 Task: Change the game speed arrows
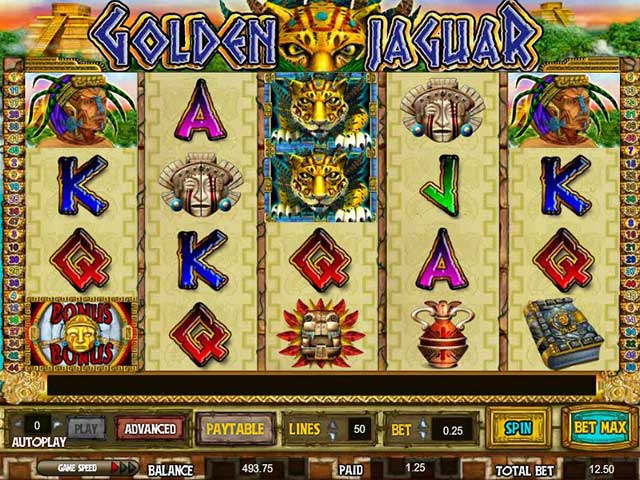tap(124, 467)
